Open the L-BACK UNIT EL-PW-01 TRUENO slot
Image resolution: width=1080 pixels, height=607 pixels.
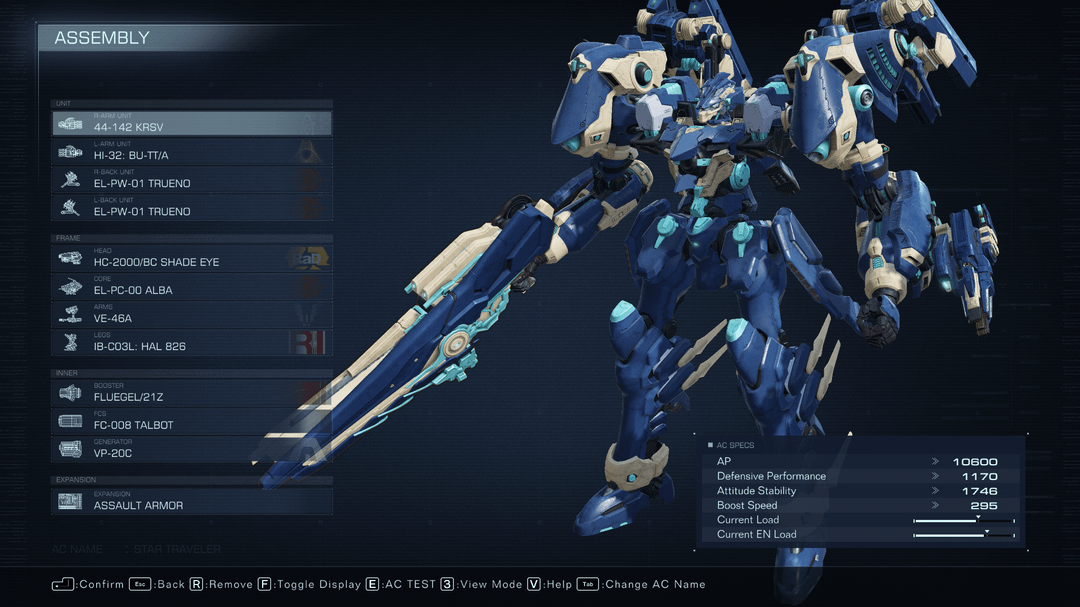pos(191,207)
